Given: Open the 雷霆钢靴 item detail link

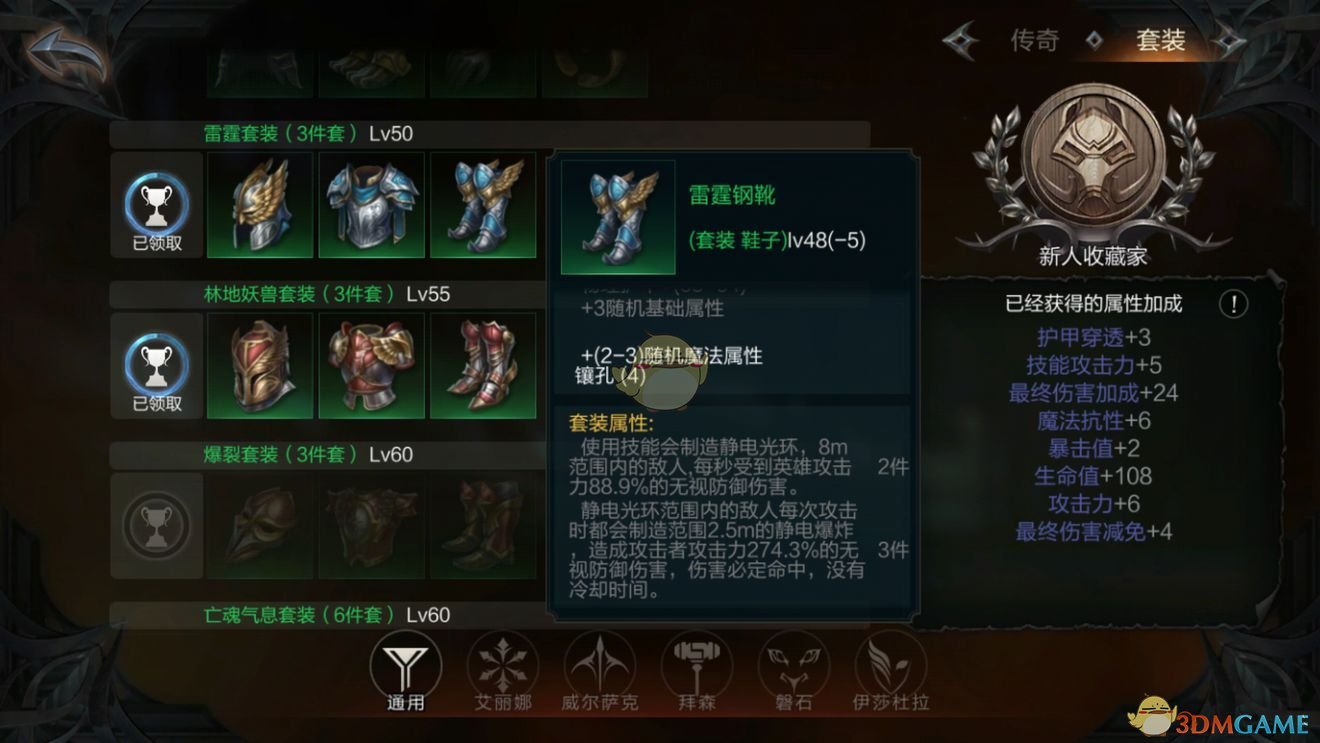Looking at the screenshot, I should pyautogui.click(x=733, y=196).
